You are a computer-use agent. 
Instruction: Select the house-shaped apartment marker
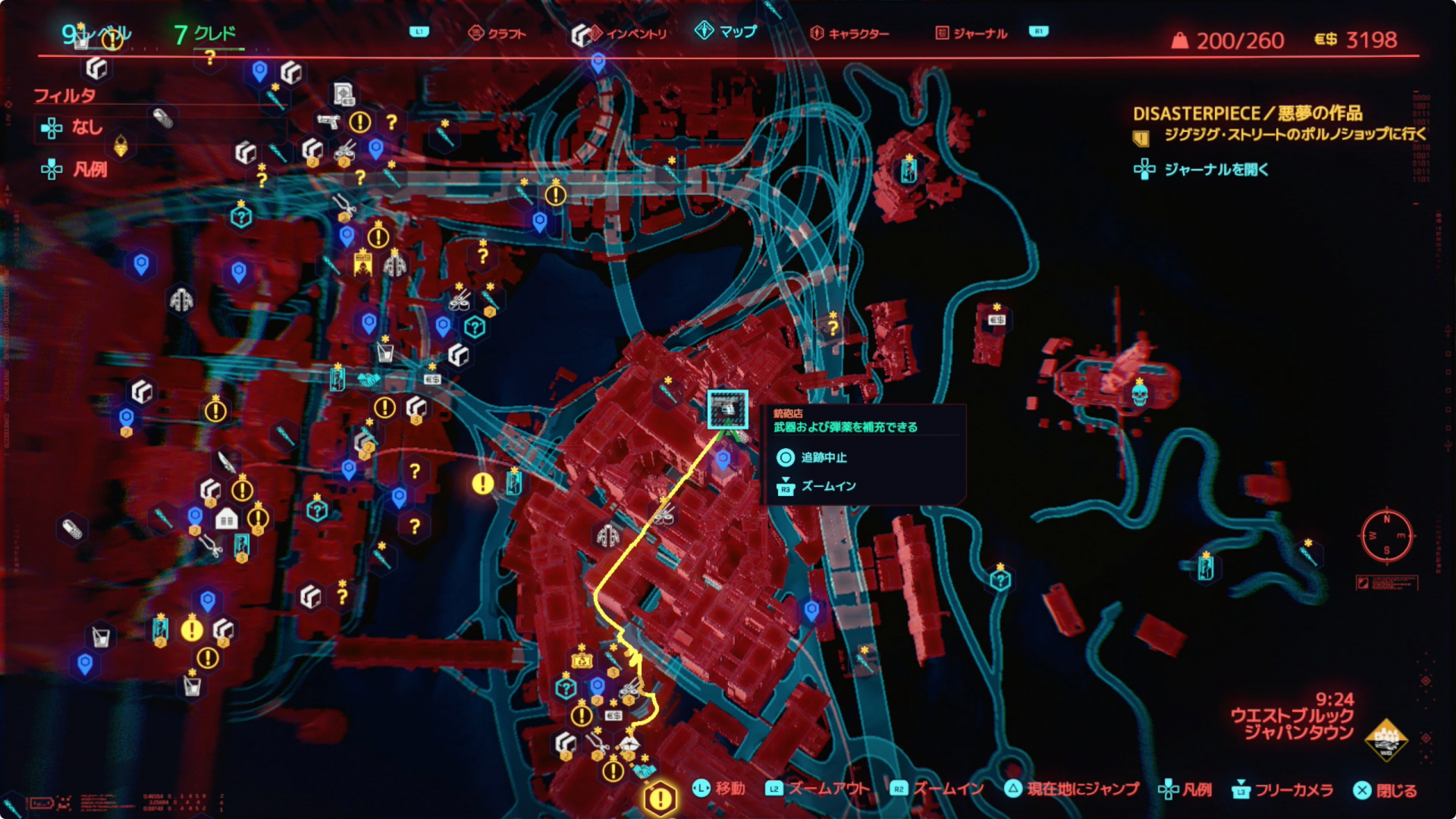(226, 519)
